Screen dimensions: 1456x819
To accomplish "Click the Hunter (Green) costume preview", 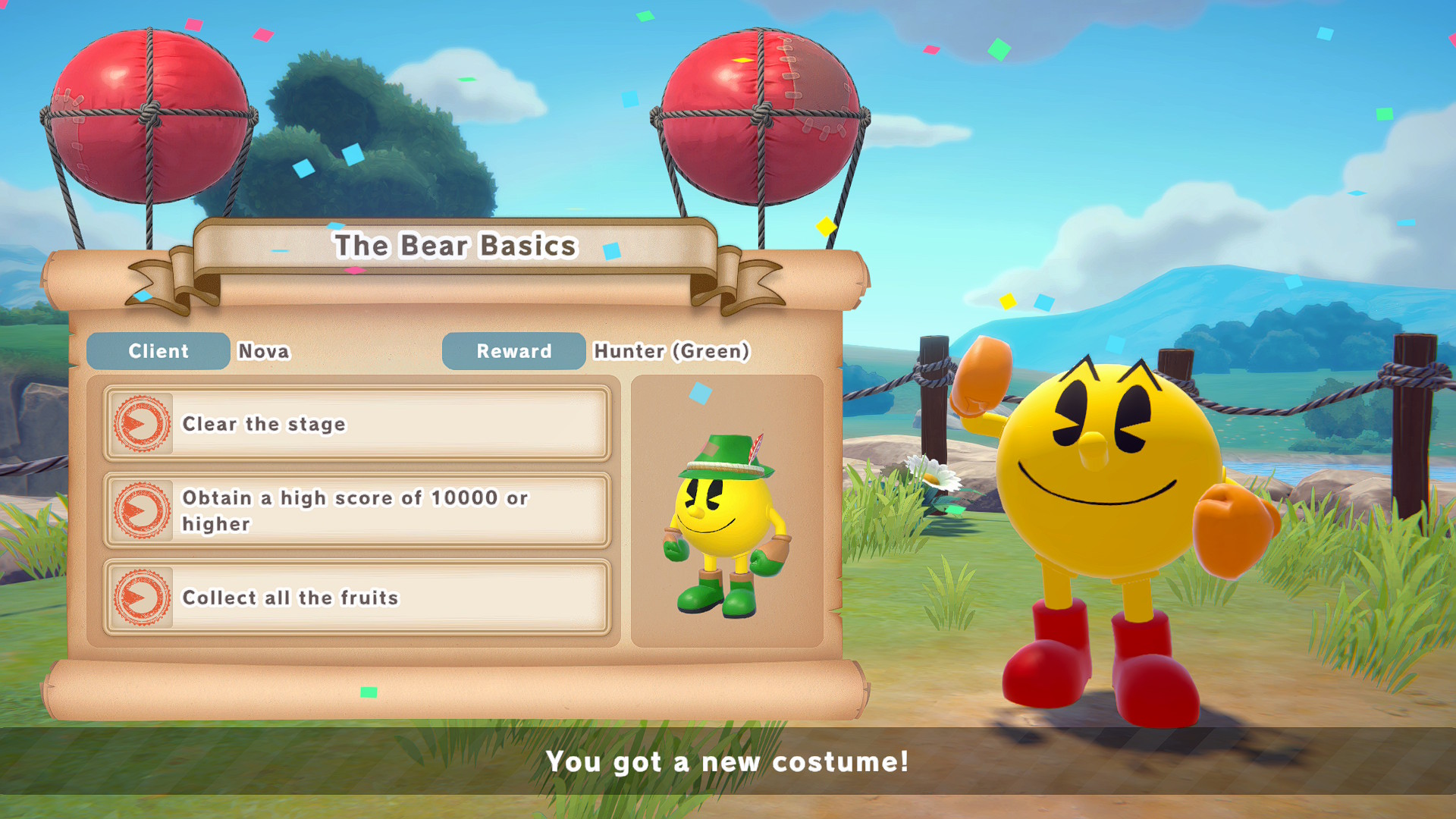I will point(726,525).
